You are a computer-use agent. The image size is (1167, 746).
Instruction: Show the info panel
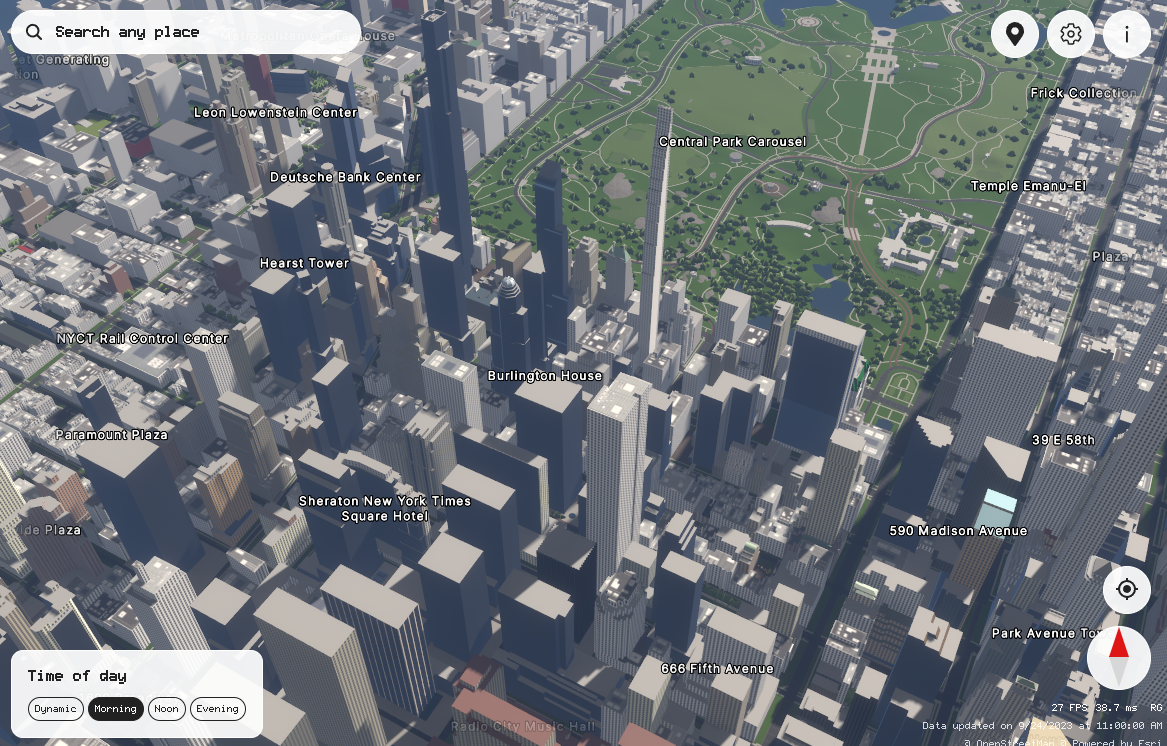pyautogui.click(x=1126, y=34)
